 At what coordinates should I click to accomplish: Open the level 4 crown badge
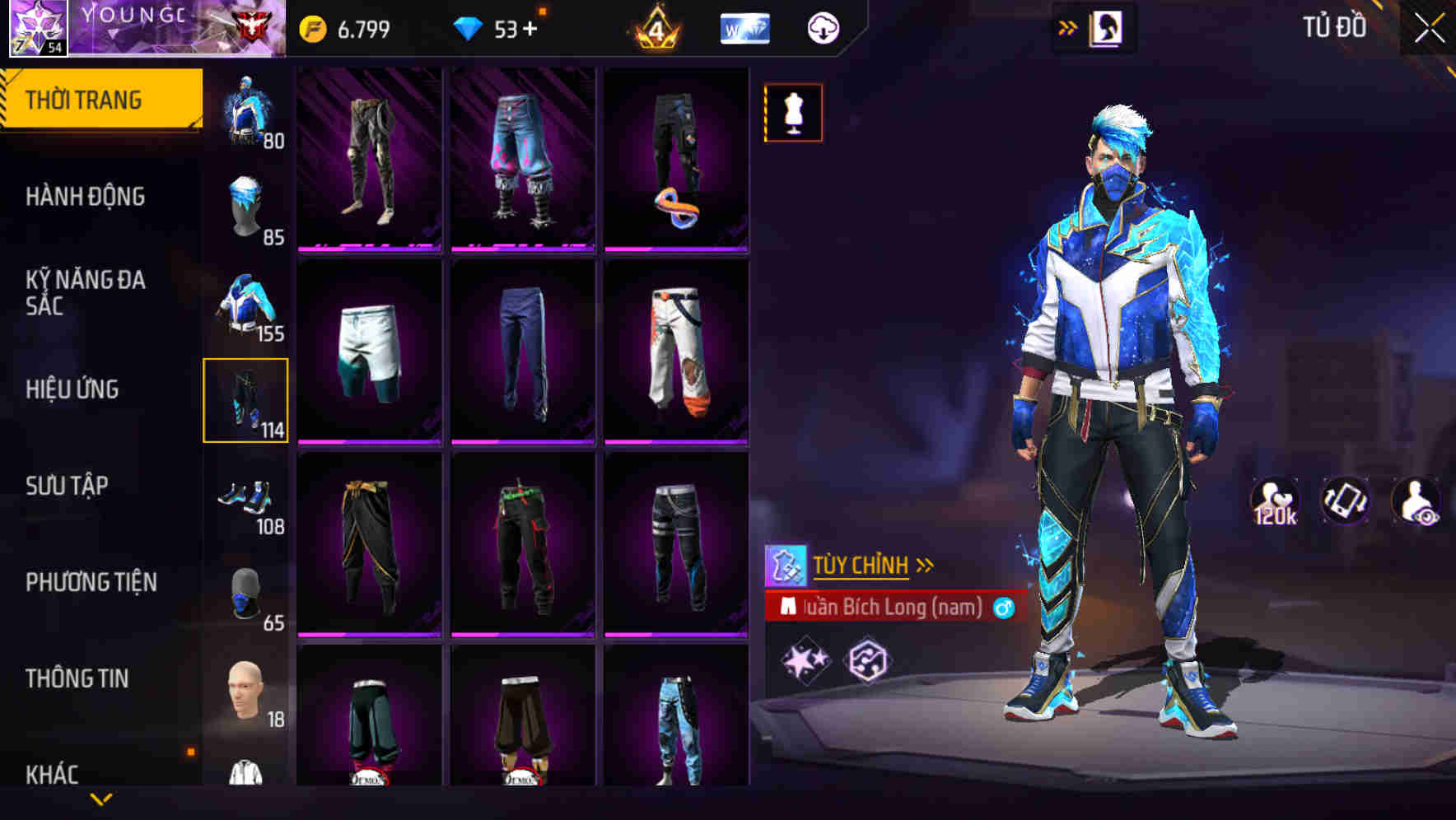click(655, 27)
